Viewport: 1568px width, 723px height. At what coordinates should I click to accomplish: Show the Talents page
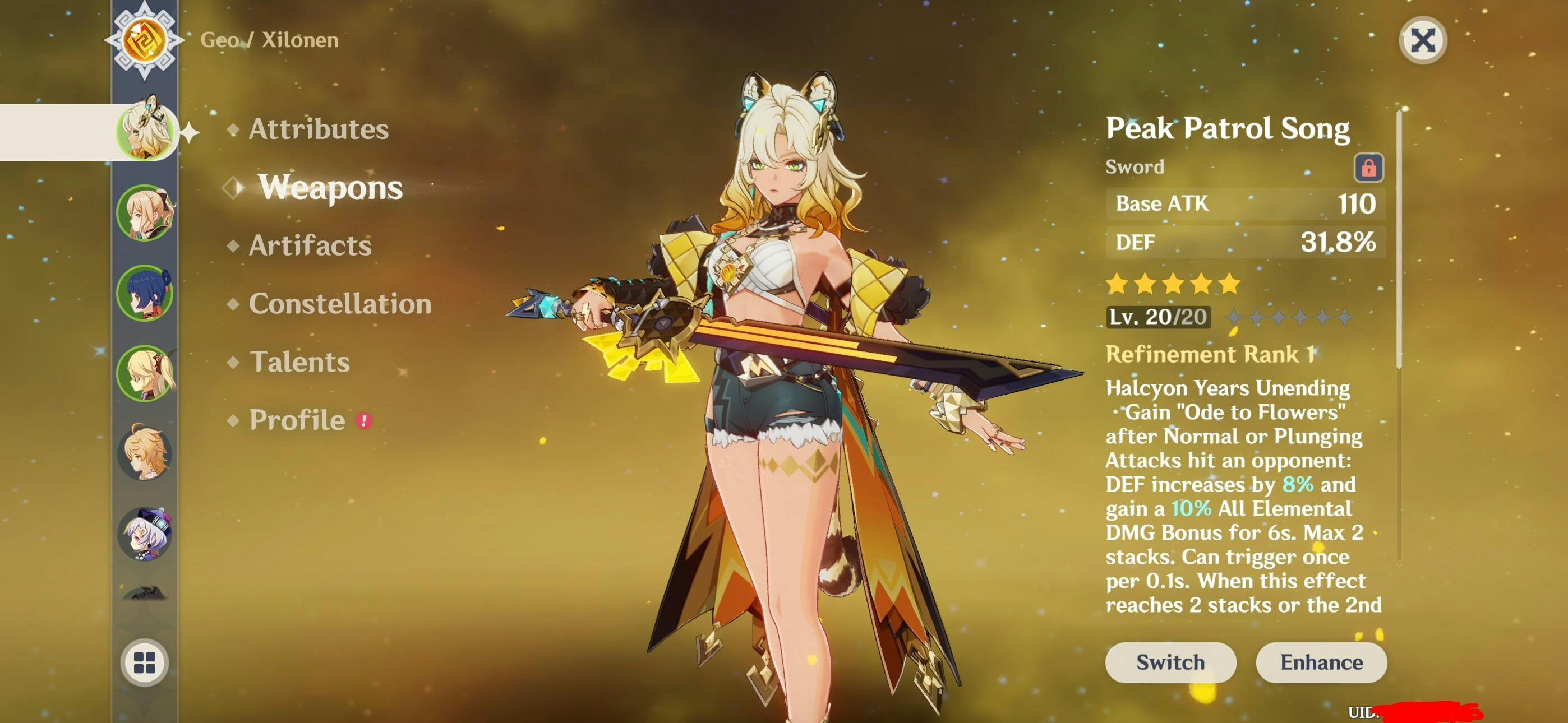click(x=299, y=362)
